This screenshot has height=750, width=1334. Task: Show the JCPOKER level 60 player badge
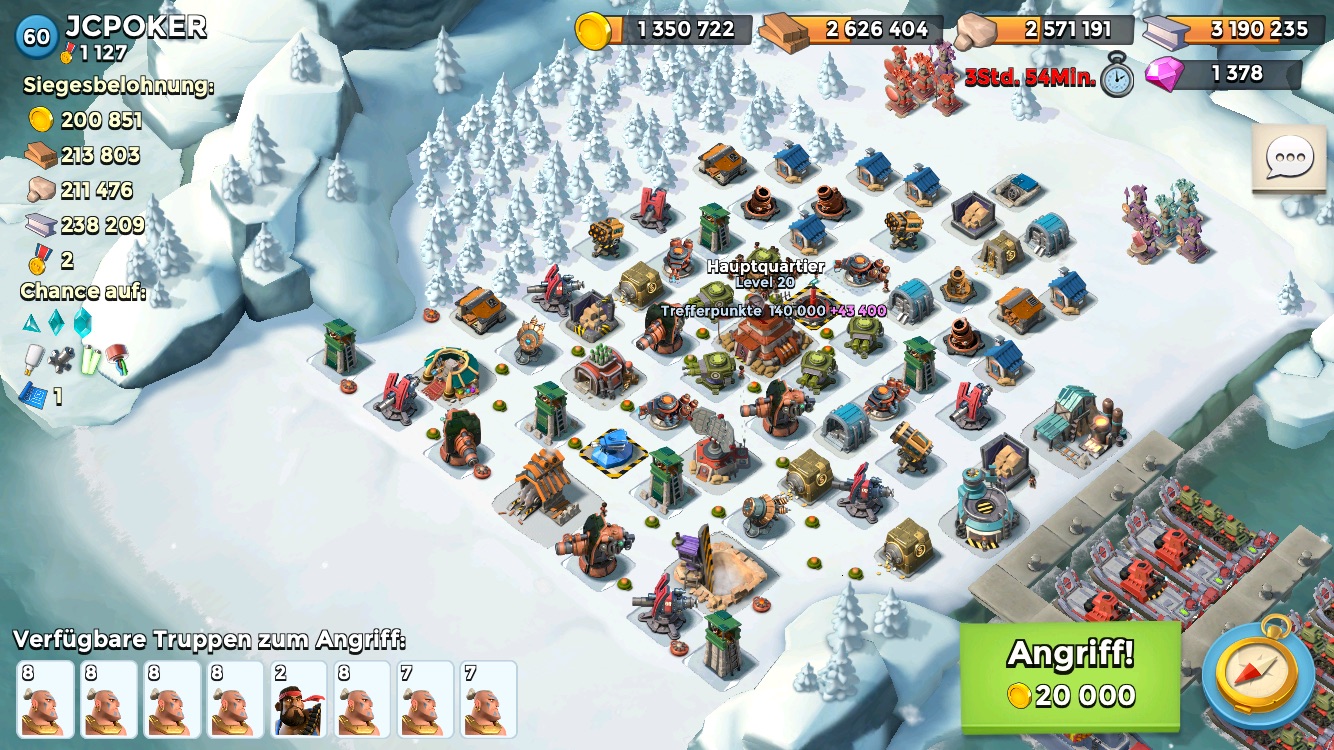point(36,36)
